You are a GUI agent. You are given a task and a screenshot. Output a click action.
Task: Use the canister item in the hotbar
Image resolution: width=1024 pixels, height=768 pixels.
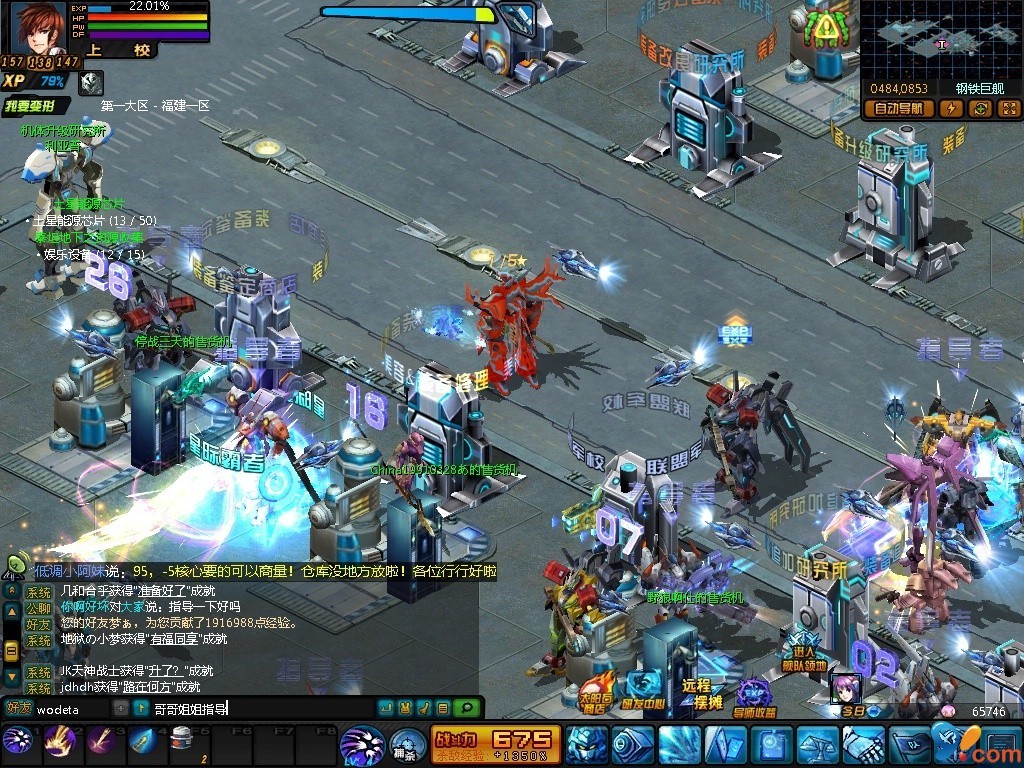(x=181, y=742)
